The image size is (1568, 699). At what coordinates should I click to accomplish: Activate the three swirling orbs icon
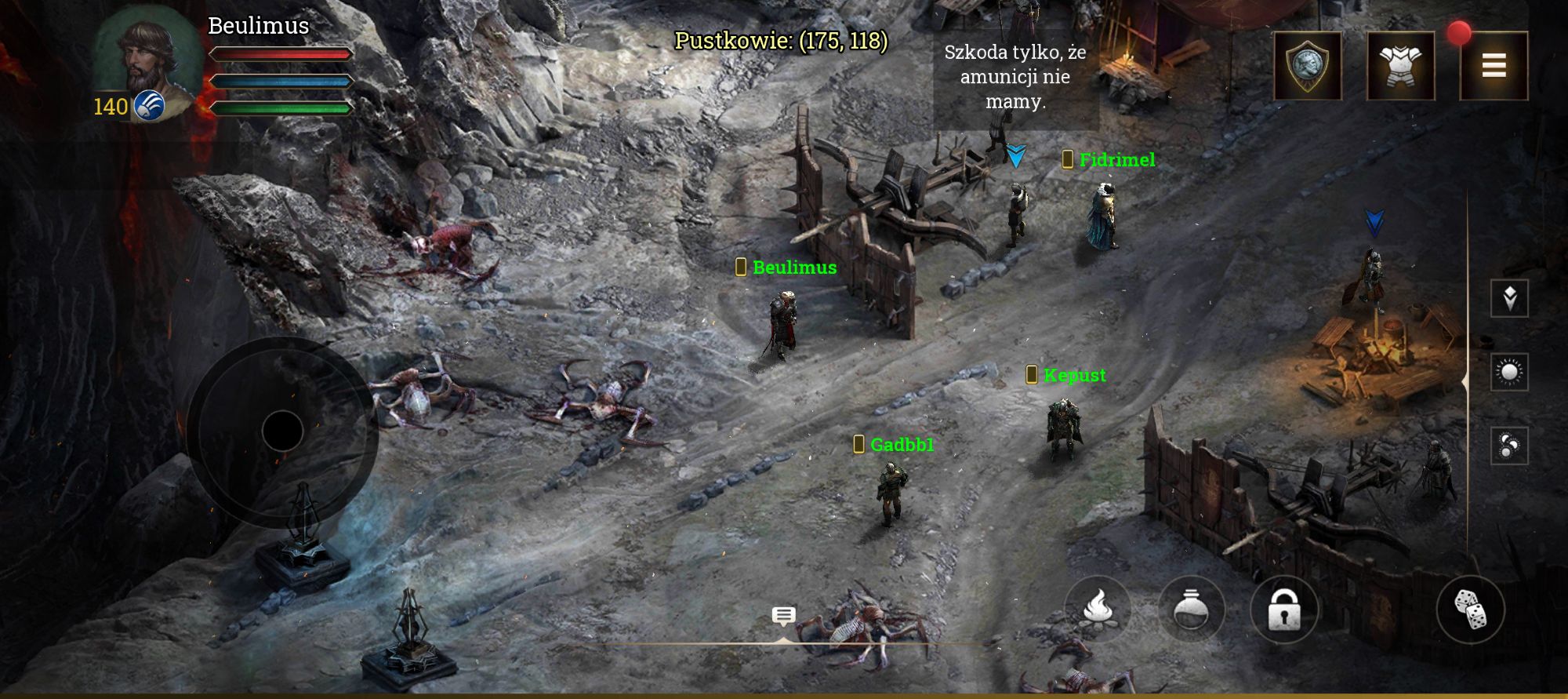pos(1509,446)
